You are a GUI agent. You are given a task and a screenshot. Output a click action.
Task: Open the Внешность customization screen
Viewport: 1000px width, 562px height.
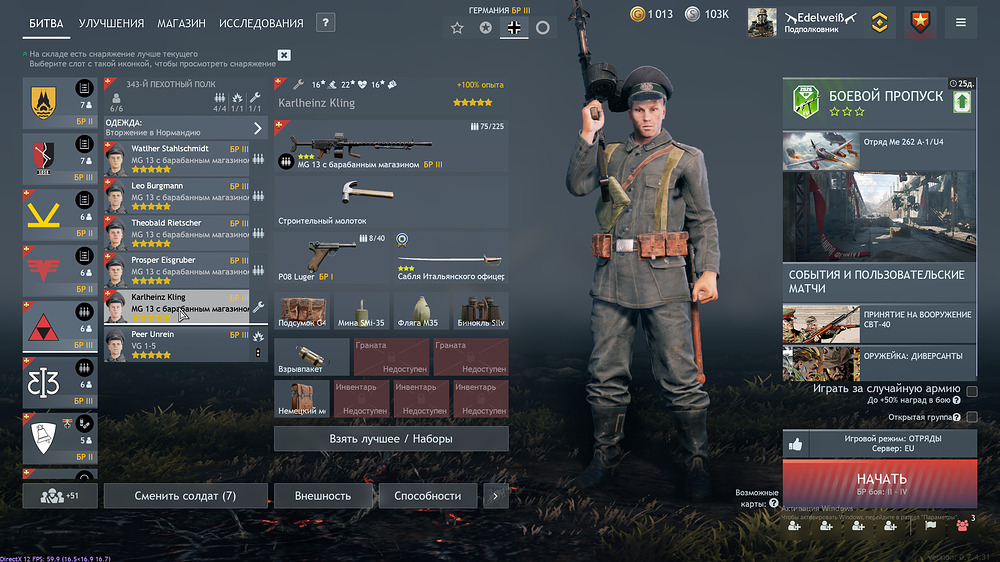pos(322,496)
